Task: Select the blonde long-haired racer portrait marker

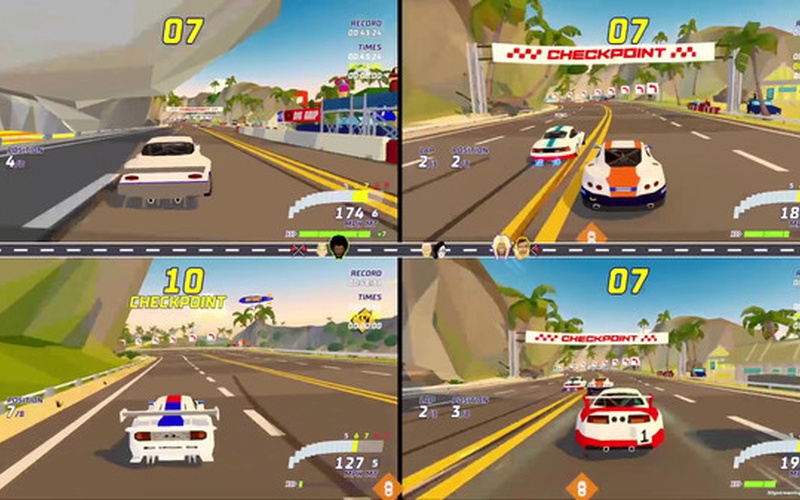Action: [x=502, y=247]
